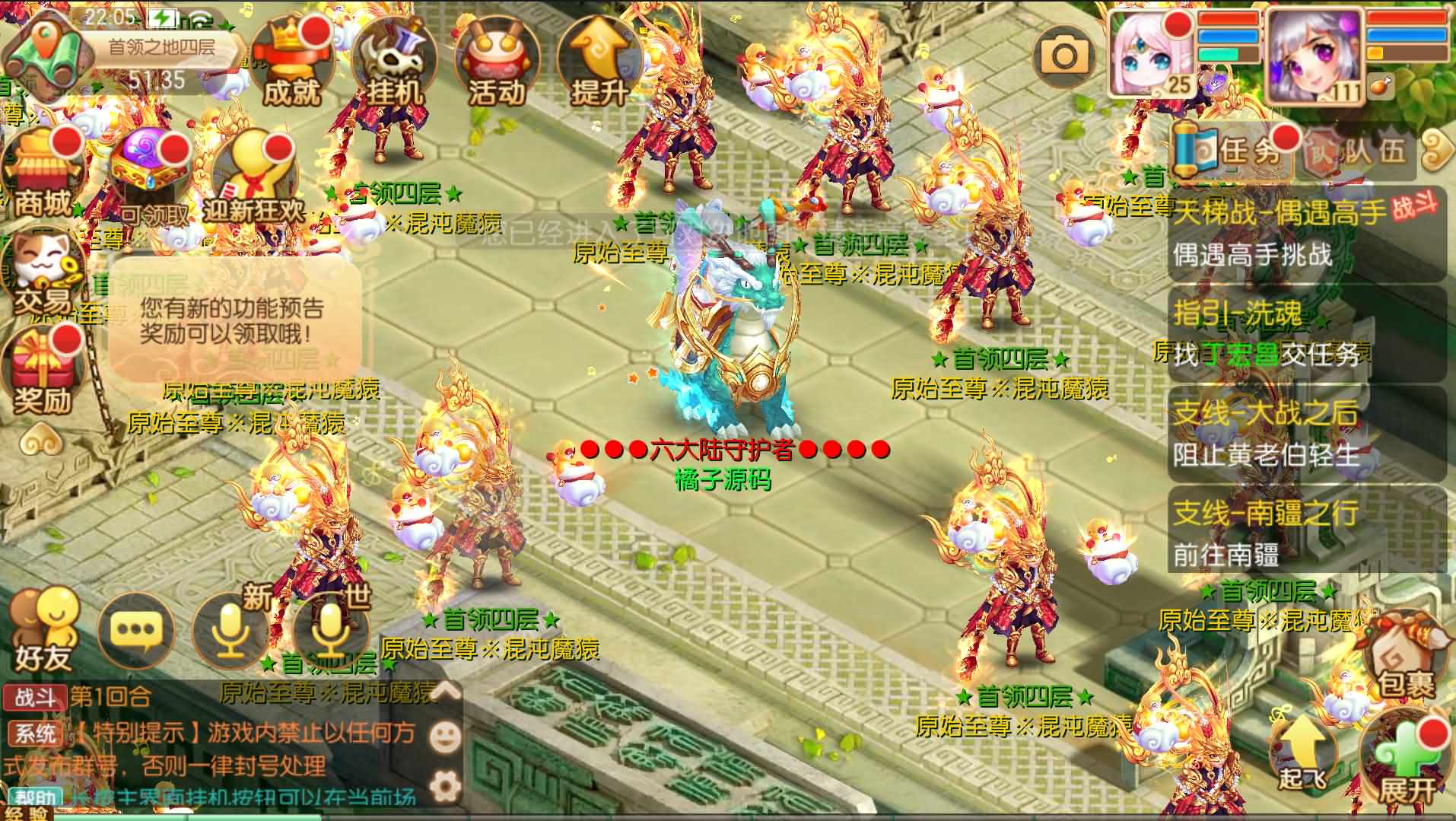Toggle the 新 channel voice microphone
The image size is (1456, 821).
[232, 630]
